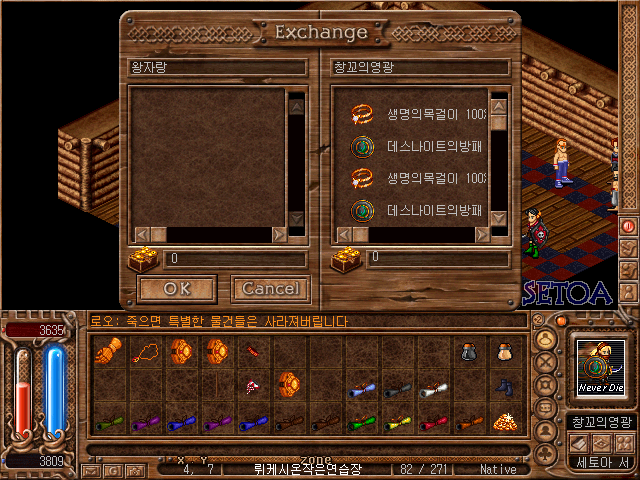Image resolution: width=640 pixels, height=480 pixels.
Task: Select the dark boots in inventory
Action: click(505, 387)
